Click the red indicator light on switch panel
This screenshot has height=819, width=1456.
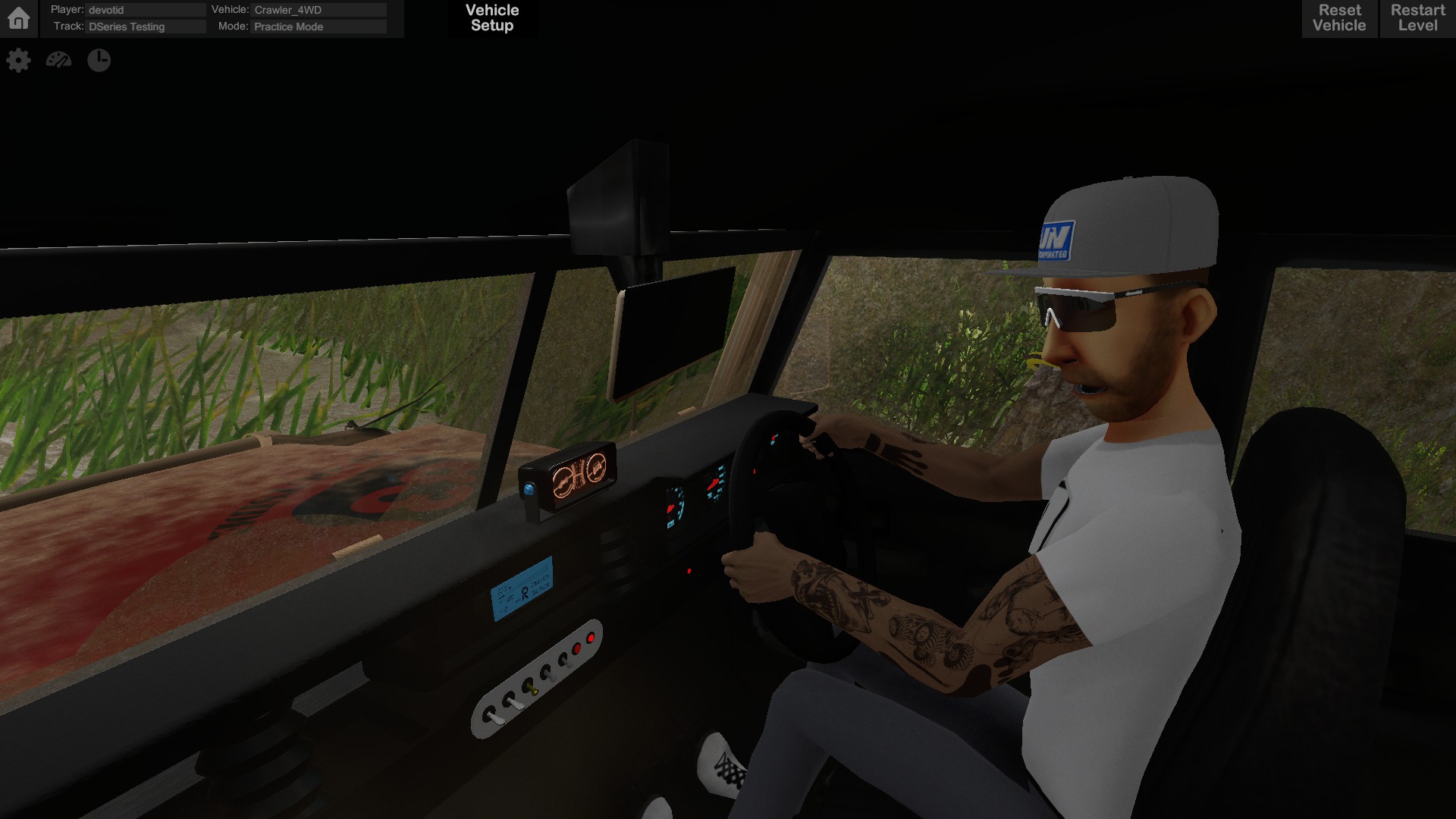(591, 638)
